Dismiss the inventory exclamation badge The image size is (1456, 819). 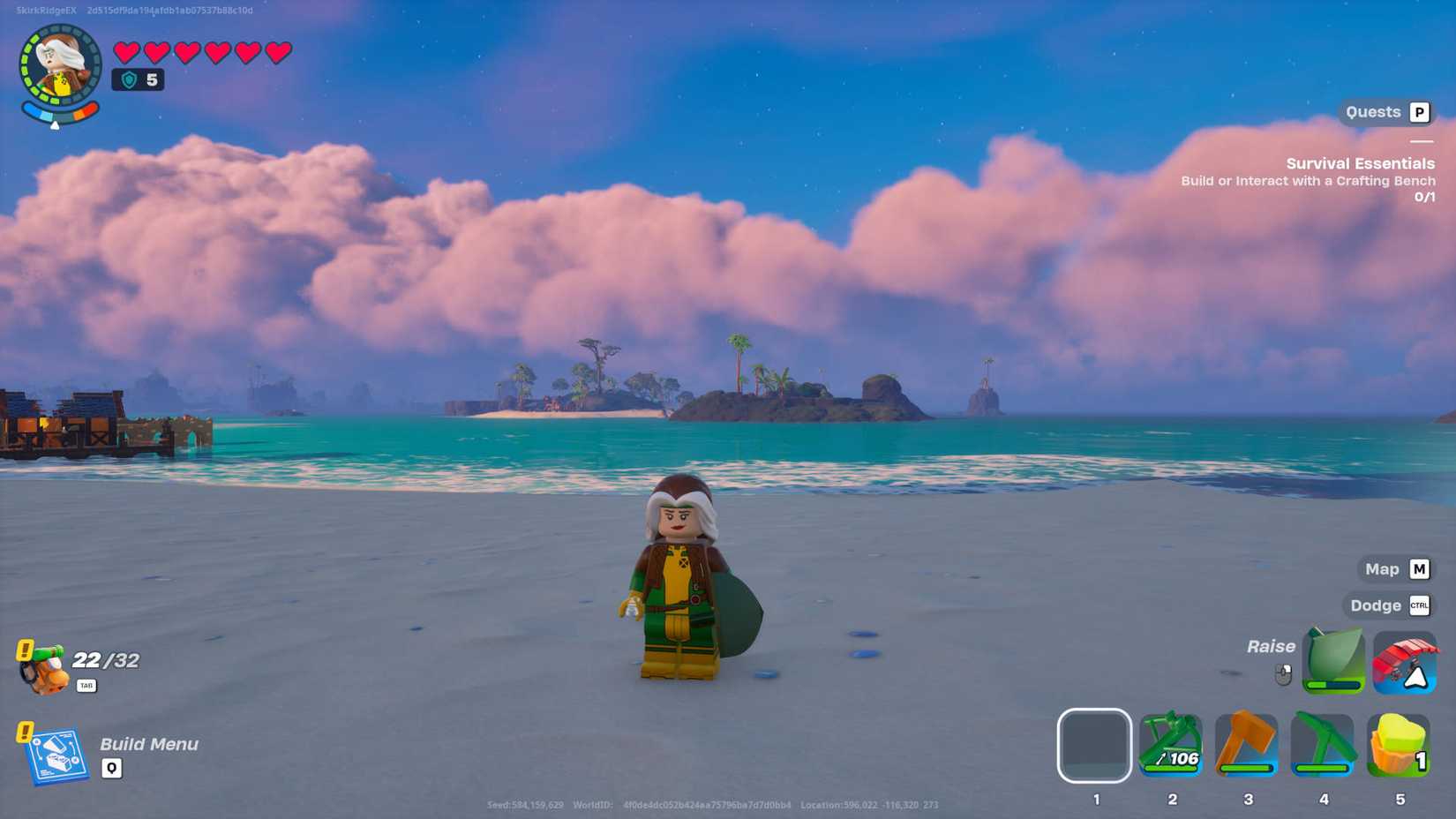pyautogui.click(x=25, y=648)
